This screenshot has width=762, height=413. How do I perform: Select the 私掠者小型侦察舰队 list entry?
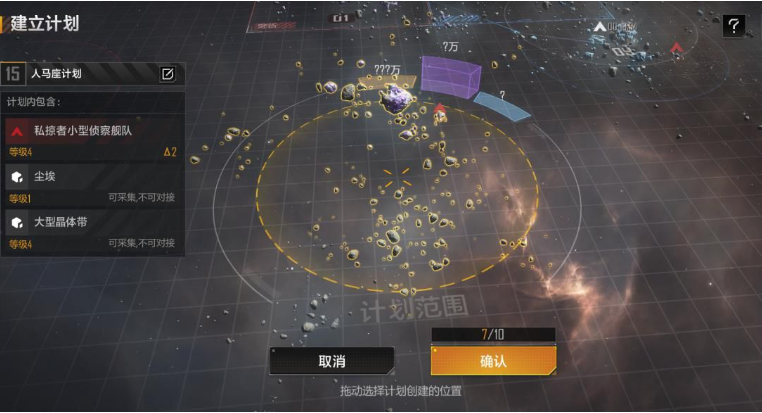92,136
